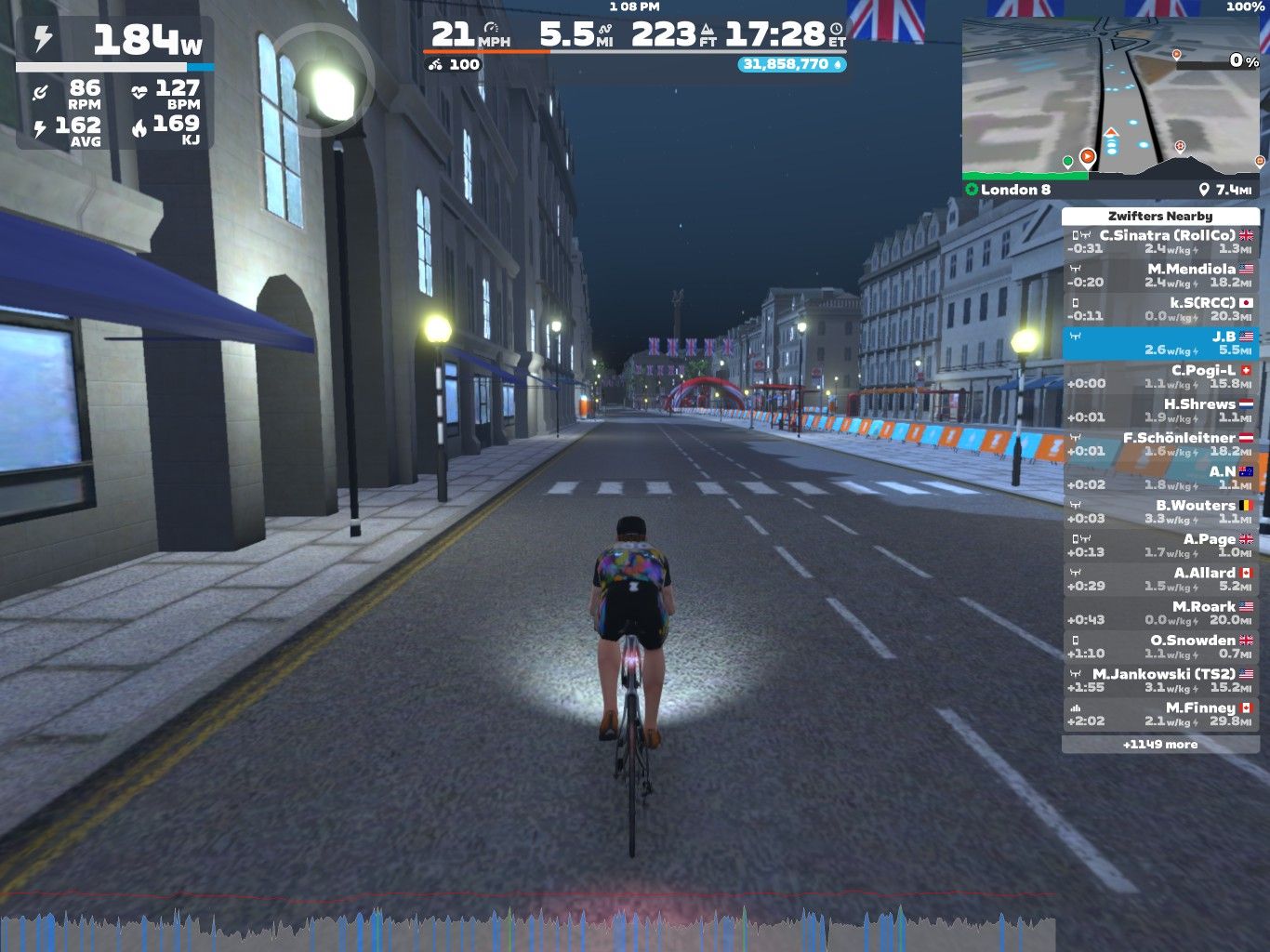The image size is (1270, 952).
Task: Click the power graph along the bottom
Action: 528,930
